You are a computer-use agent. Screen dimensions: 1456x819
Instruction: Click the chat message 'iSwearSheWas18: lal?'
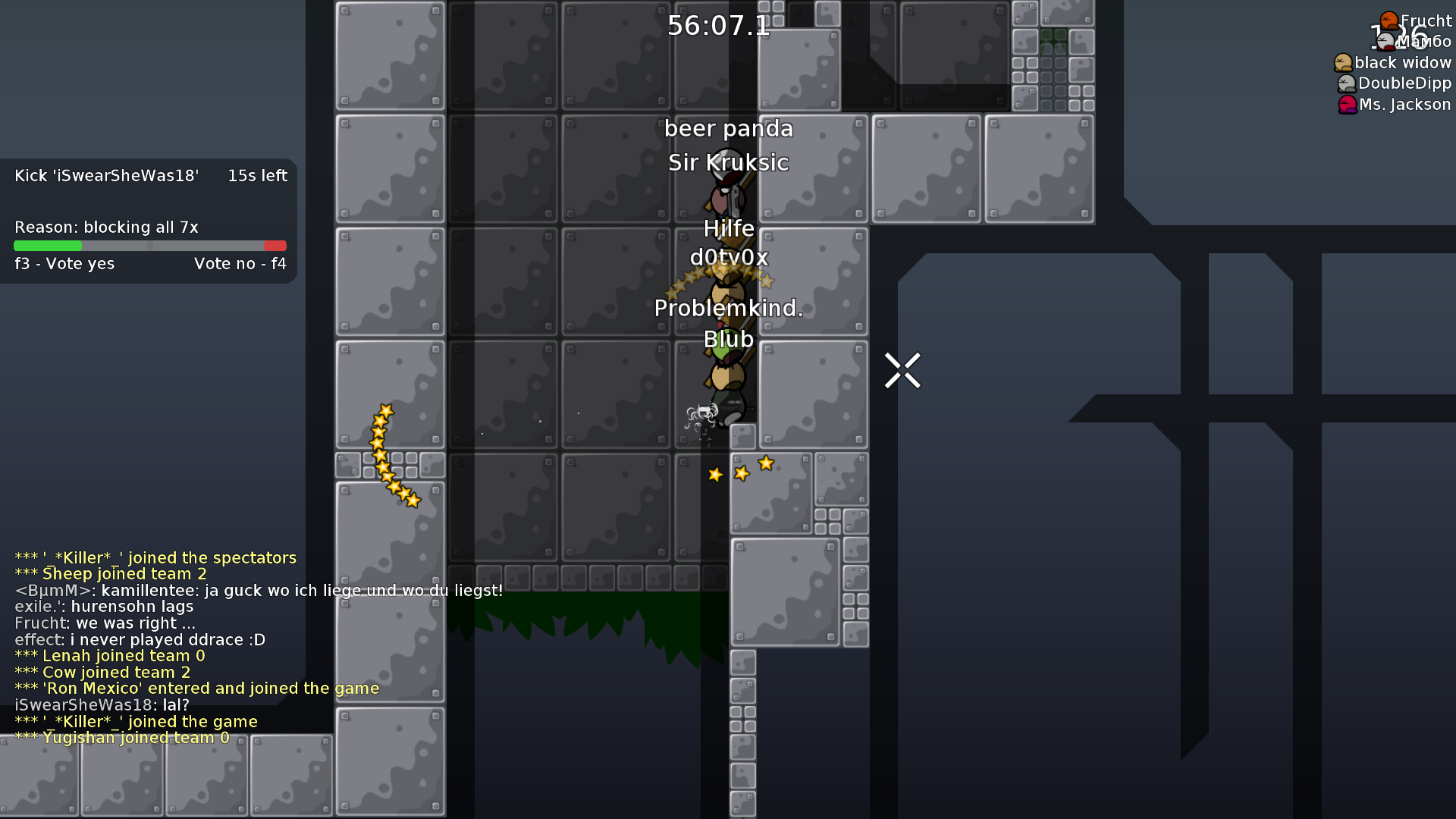pos(102,704)
